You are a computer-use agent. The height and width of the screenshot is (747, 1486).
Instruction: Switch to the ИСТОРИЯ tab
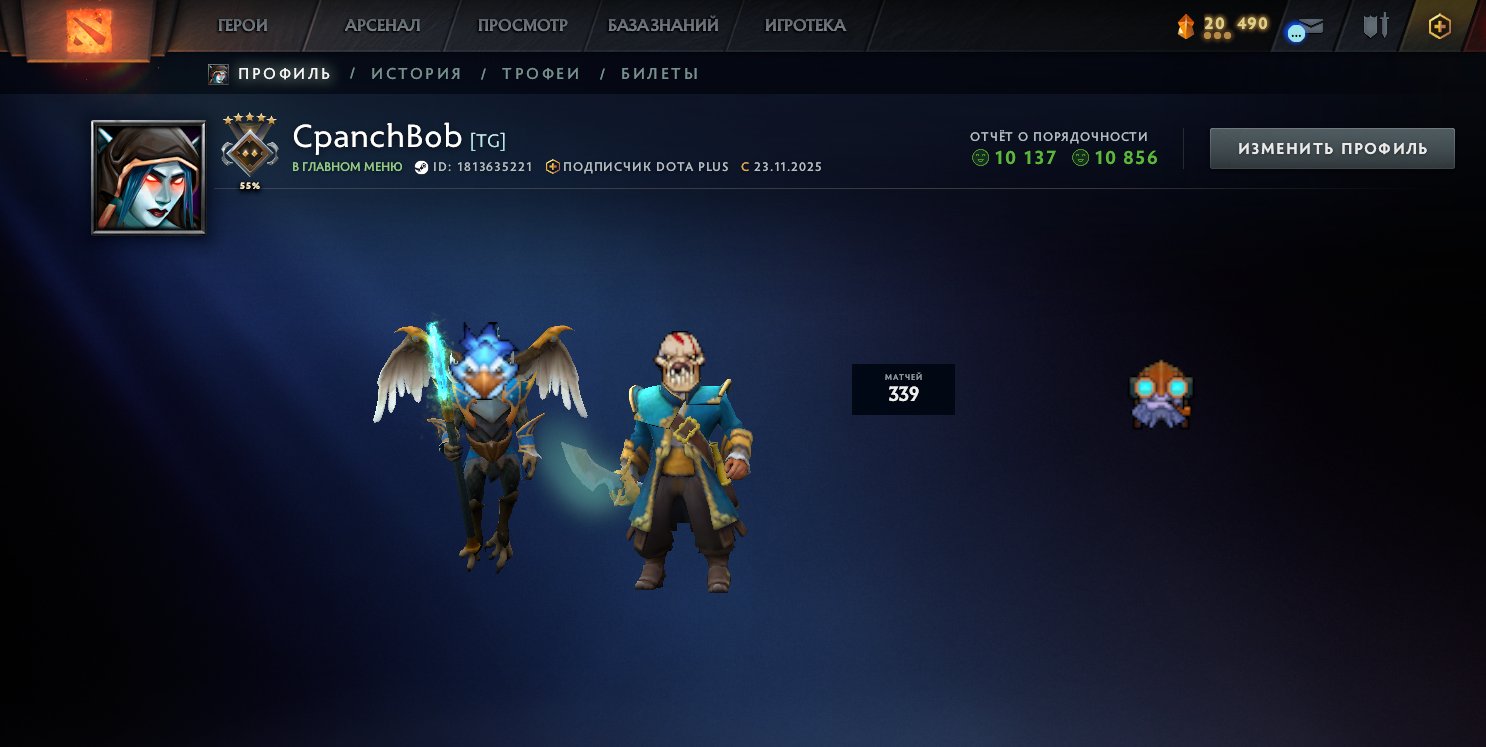click(x=416, y=73)
